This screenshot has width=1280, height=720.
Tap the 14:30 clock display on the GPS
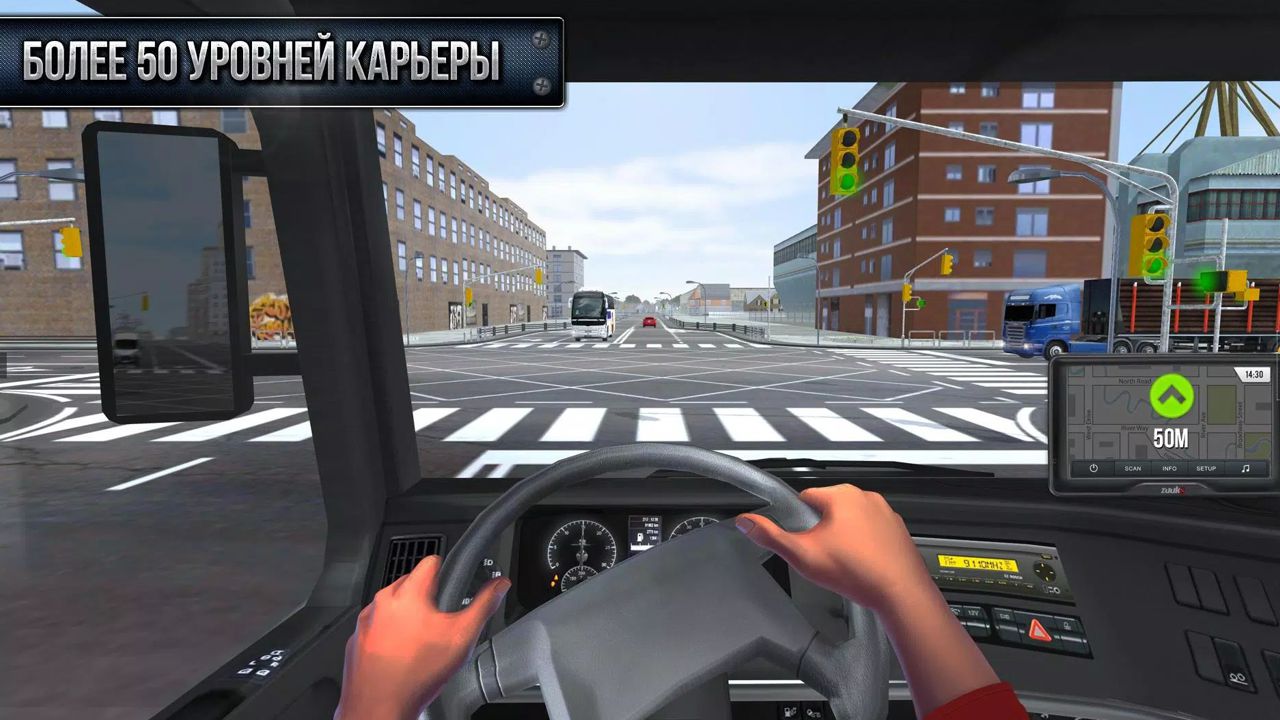click(x=1254, y=374)
